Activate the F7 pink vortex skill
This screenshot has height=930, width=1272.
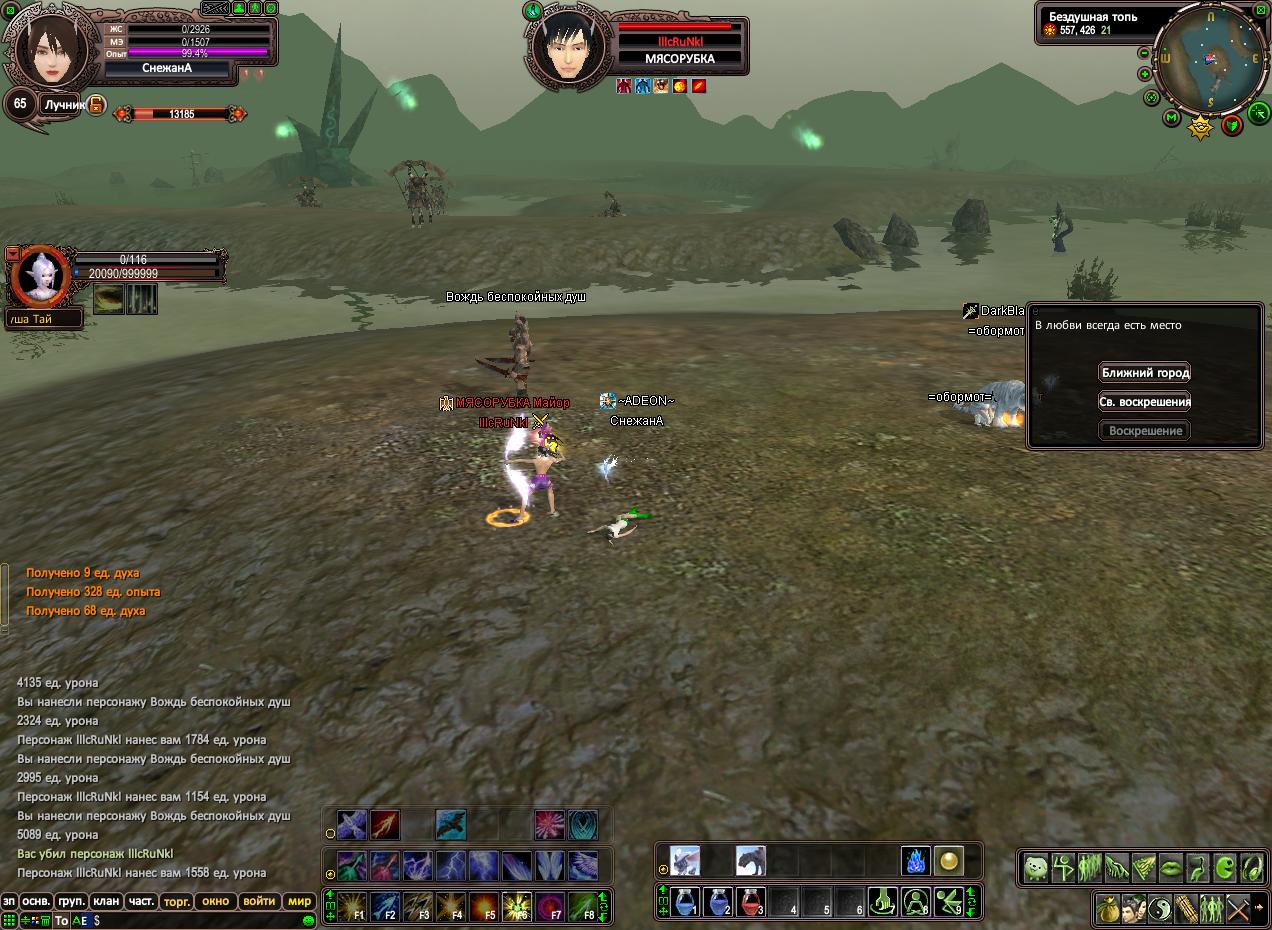pyautogui.click(x=550, y=907)
